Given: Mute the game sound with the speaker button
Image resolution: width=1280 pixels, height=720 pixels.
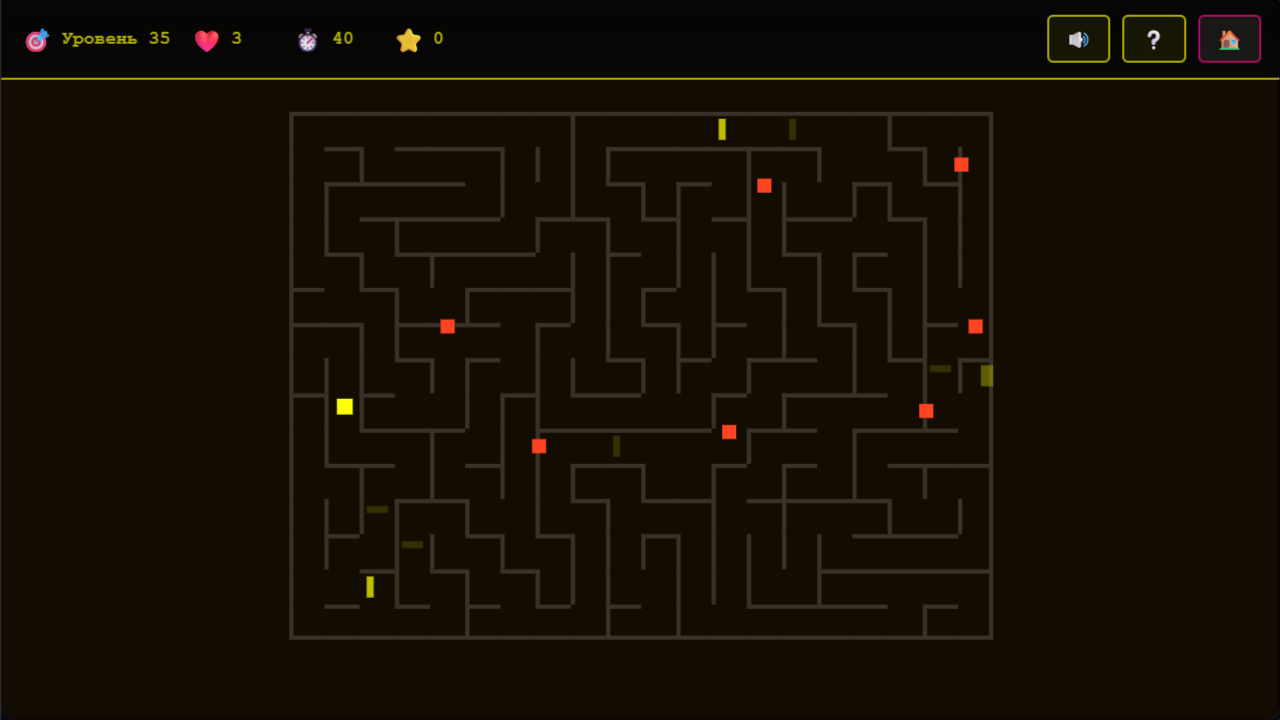Looking at the screenshot, I should [1078, 39].
